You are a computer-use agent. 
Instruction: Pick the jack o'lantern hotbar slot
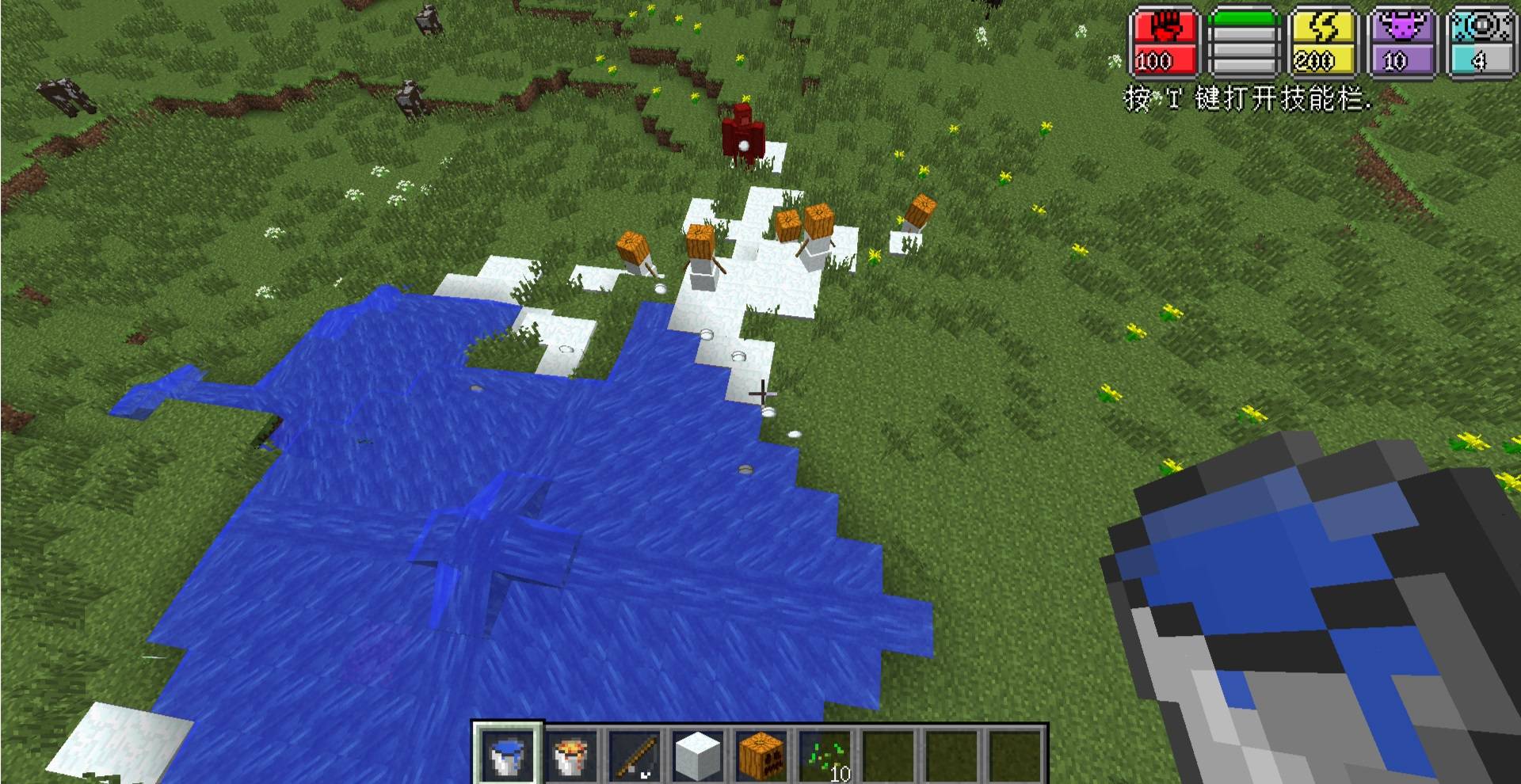[x=760, y=754]
